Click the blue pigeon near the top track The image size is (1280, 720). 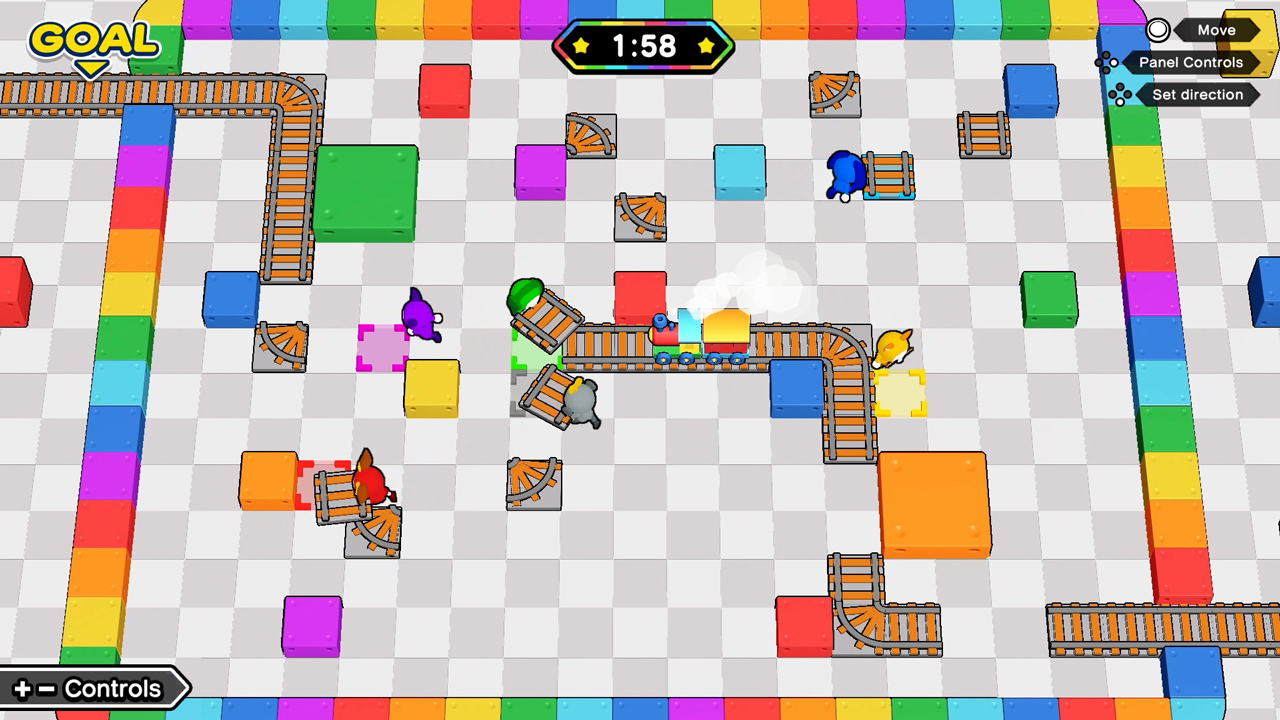point(845,175)
